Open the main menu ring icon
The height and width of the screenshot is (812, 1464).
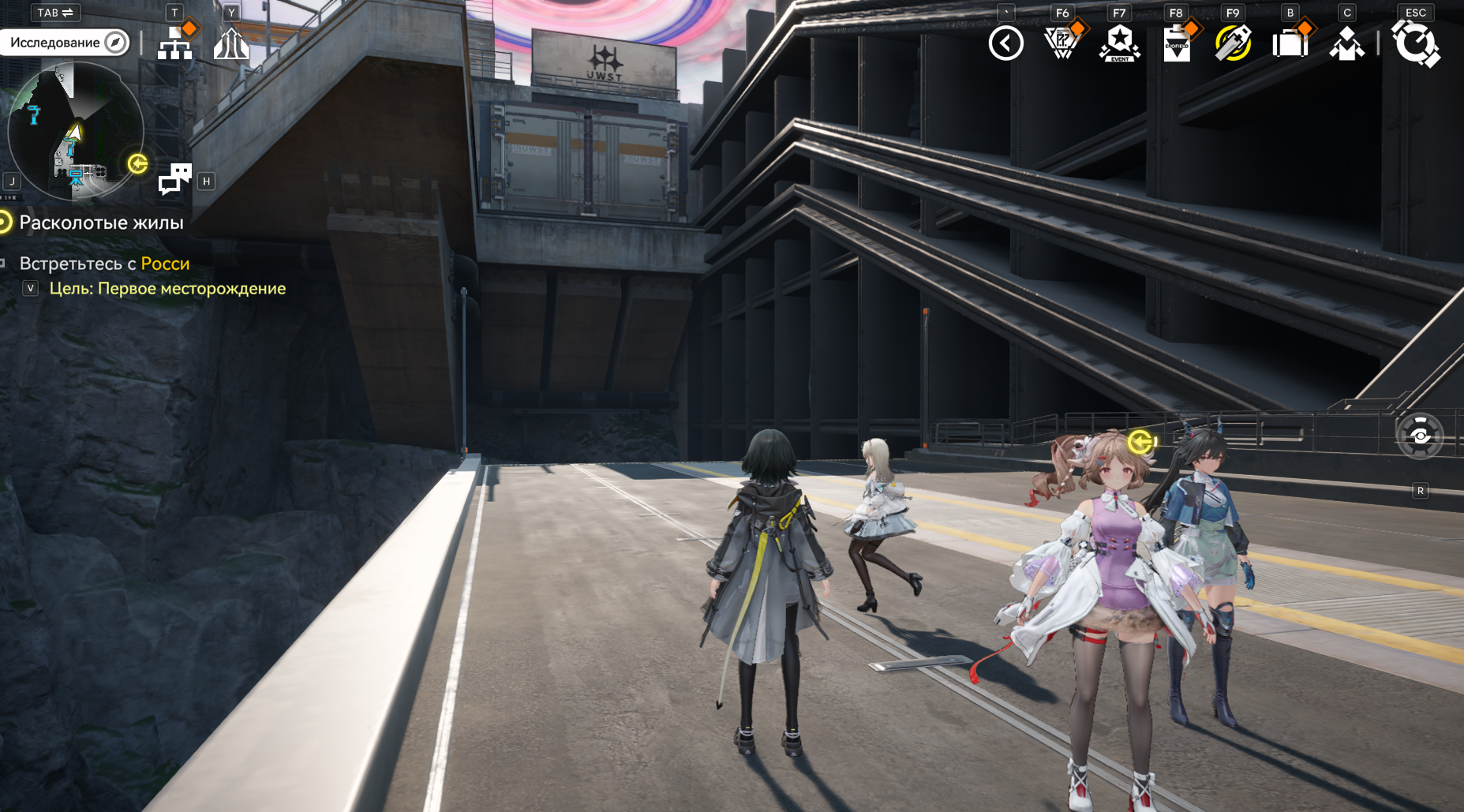pyautogui.click(x=1415, y=43)
